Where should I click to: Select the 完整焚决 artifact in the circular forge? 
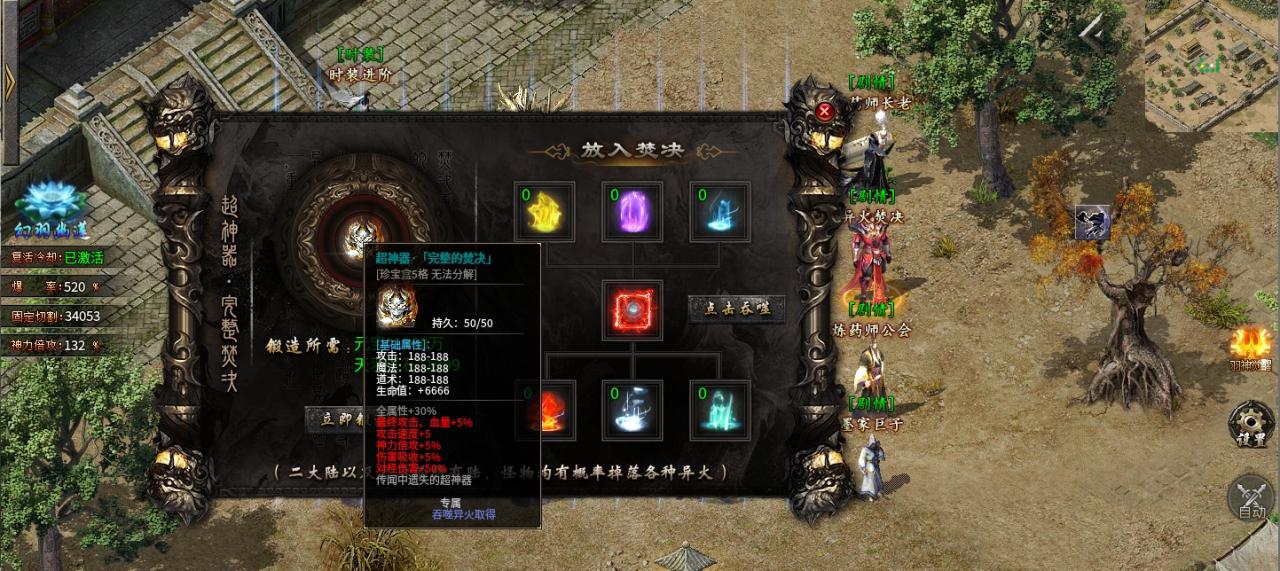coord(360,238)
